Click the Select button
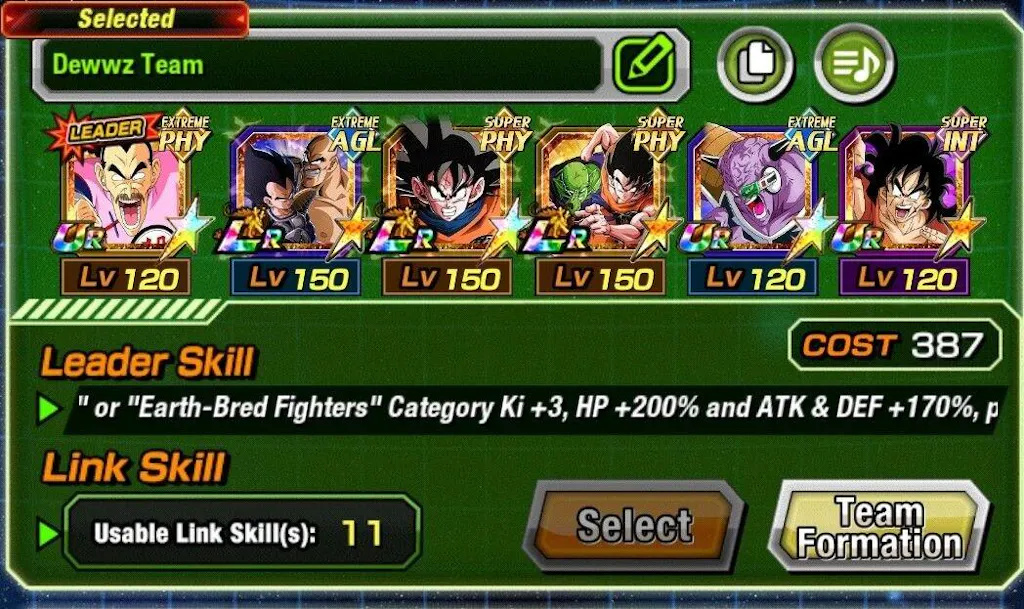 click(634, 526)
